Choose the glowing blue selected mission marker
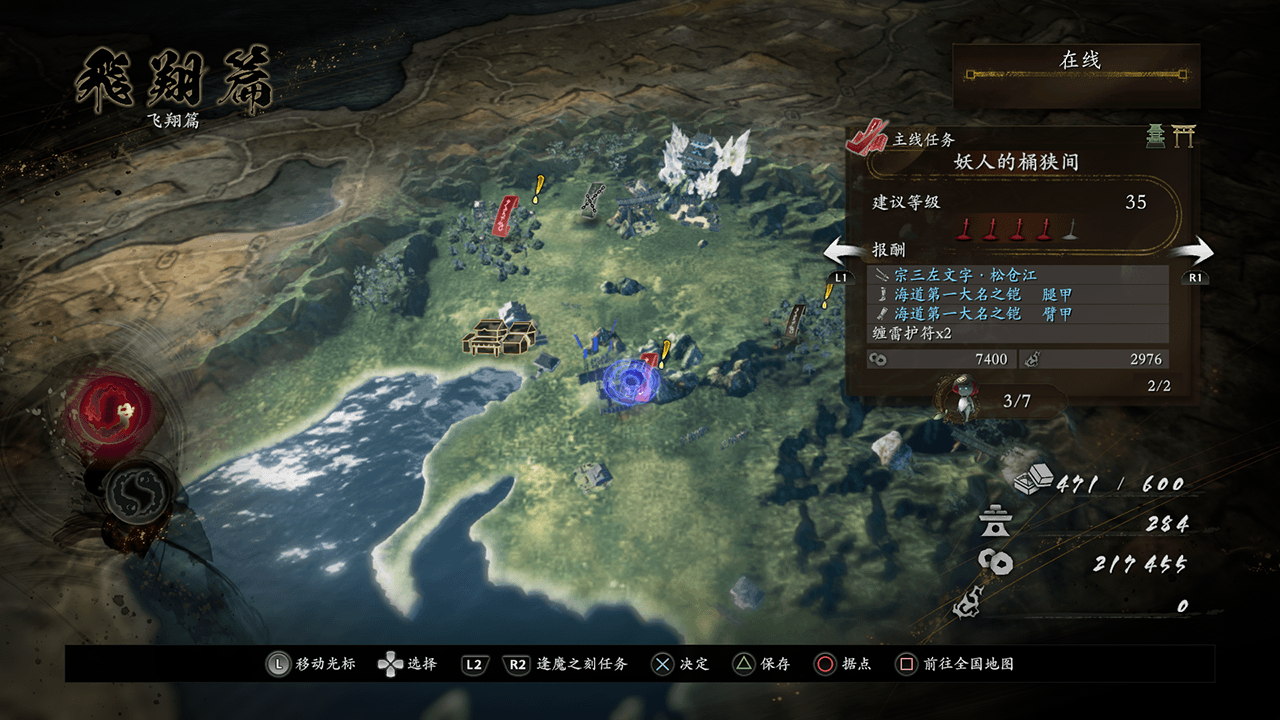Screen dimensions: 1280x720 [631, 381]
